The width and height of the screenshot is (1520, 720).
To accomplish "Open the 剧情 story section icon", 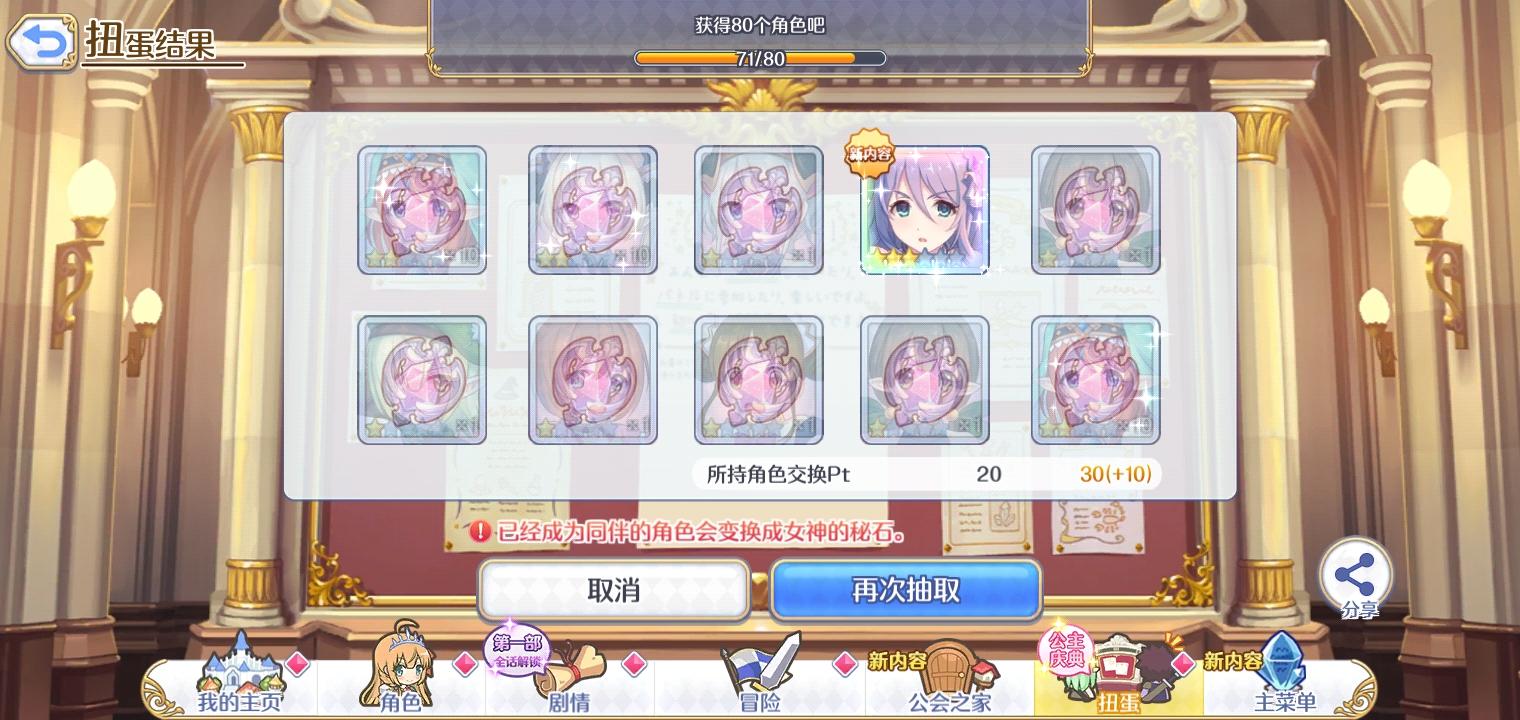I will (568, 680).
